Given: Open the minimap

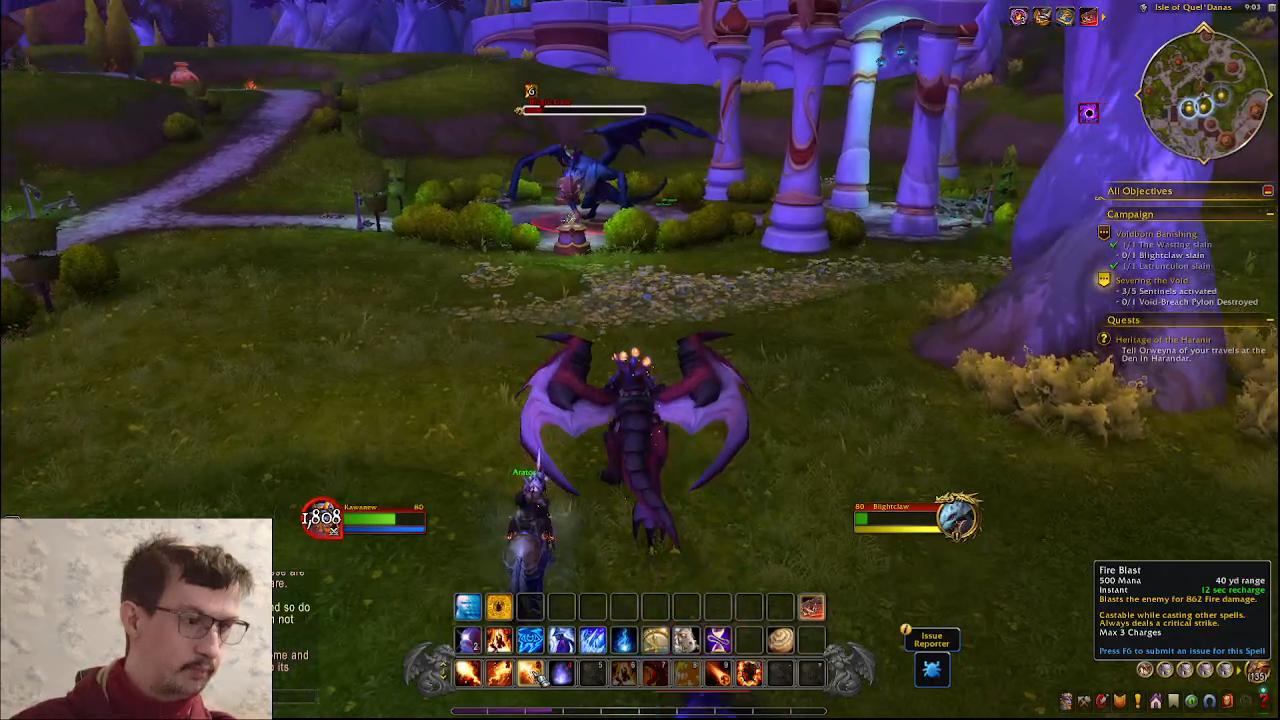Looking at the screenshot, I should [x=1203, y=97].
